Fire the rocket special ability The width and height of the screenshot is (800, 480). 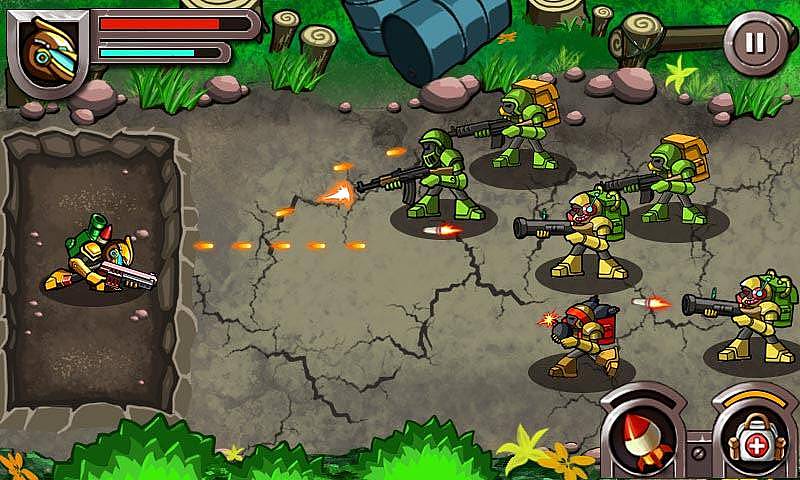tap(642, 437)
